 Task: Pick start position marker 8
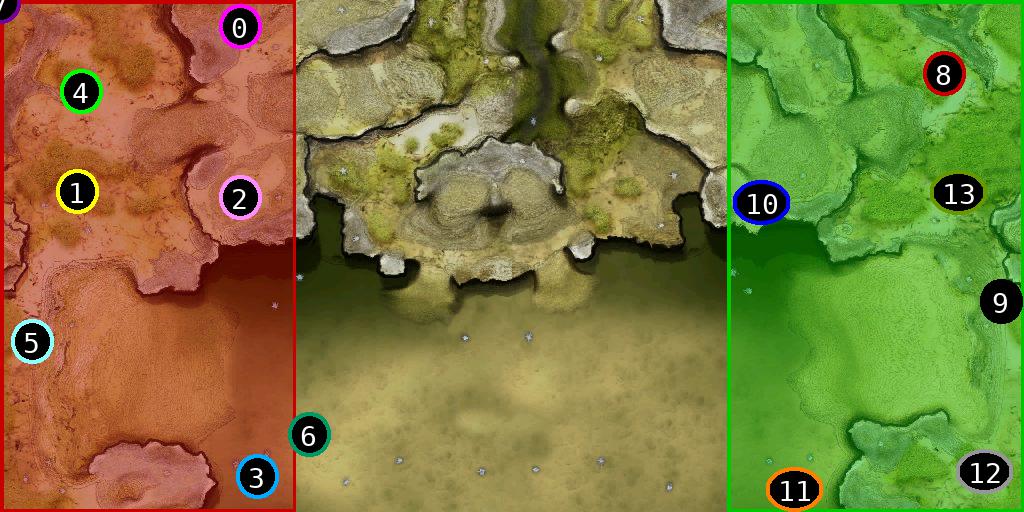(x=943, y=74)
